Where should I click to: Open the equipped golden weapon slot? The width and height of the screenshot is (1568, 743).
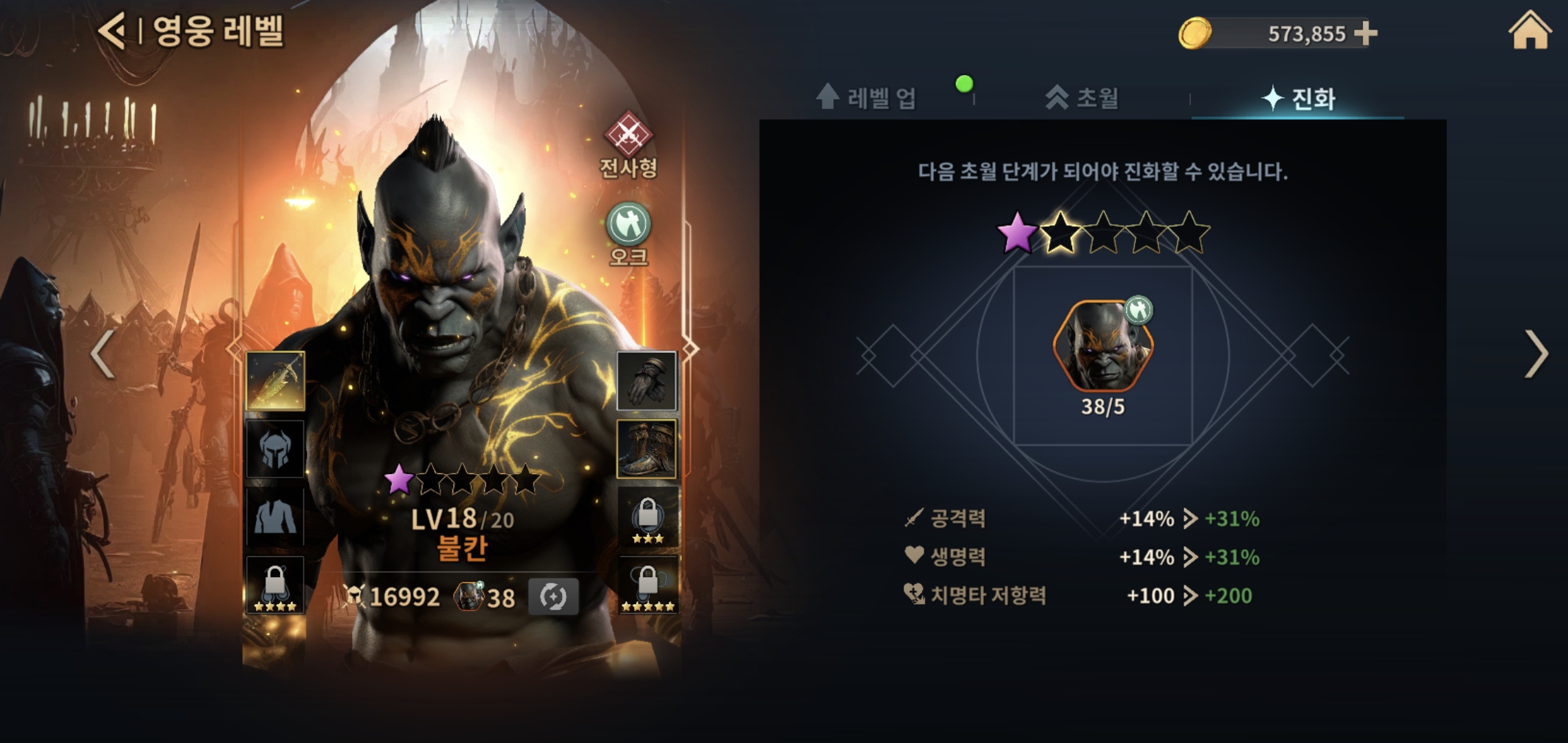pos(275,380)
